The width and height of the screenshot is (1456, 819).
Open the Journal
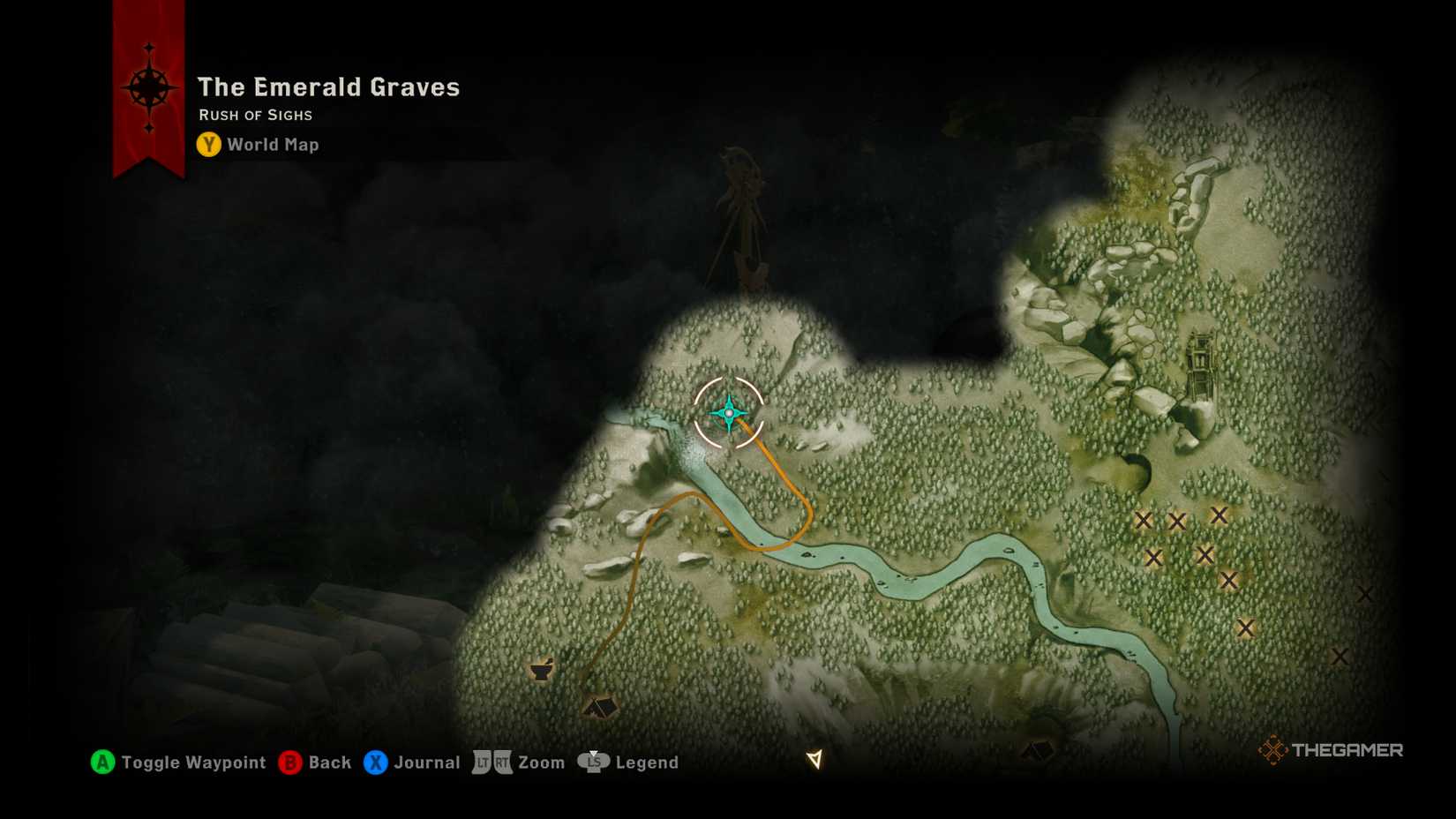pyautogui.click(x=427, y=762)
